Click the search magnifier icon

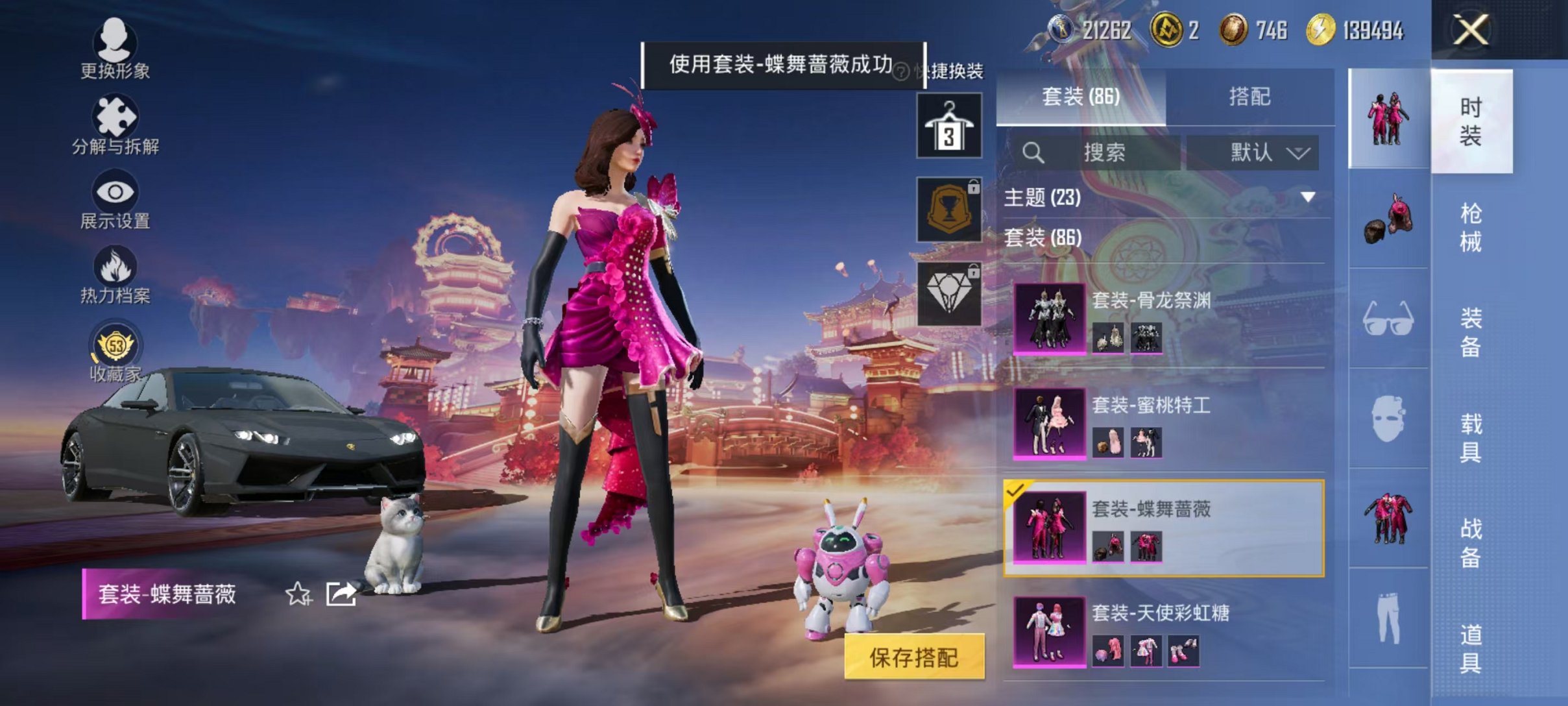click(1033, 153)
